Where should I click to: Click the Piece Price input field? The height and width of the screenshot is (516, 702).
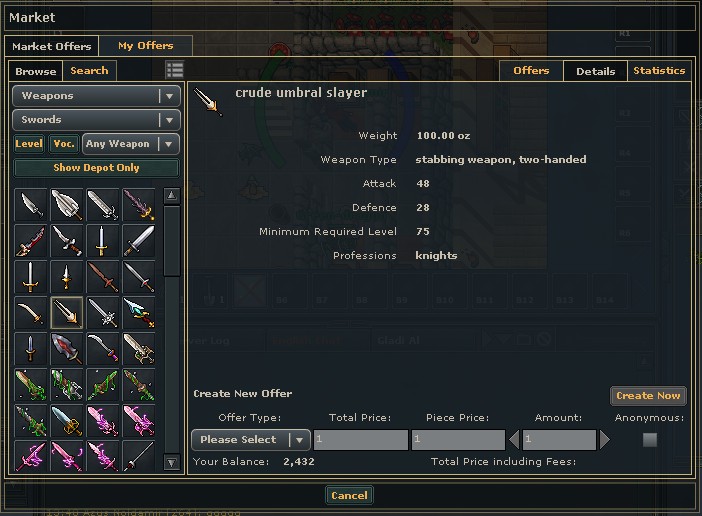pyautogui.click(x=457, y=440)
